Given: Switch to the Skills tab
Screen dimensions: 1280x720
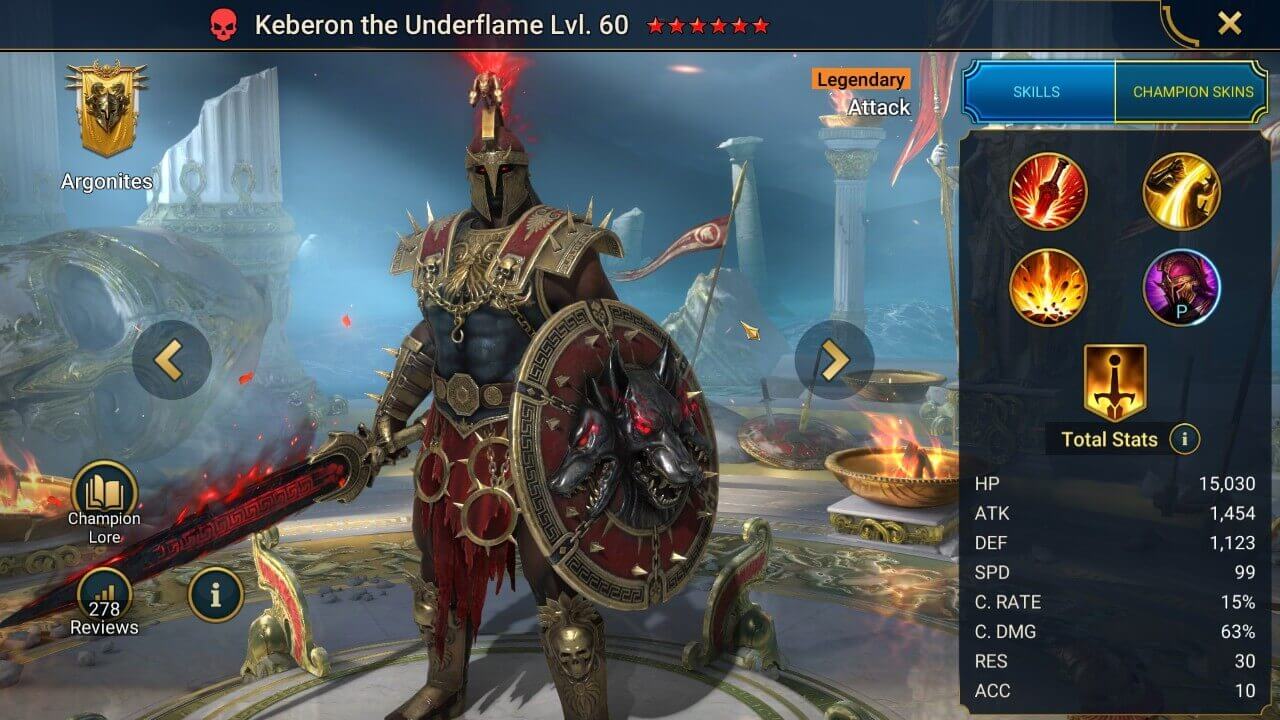Looking at the screenshot, I should (x=1037, y=91).
